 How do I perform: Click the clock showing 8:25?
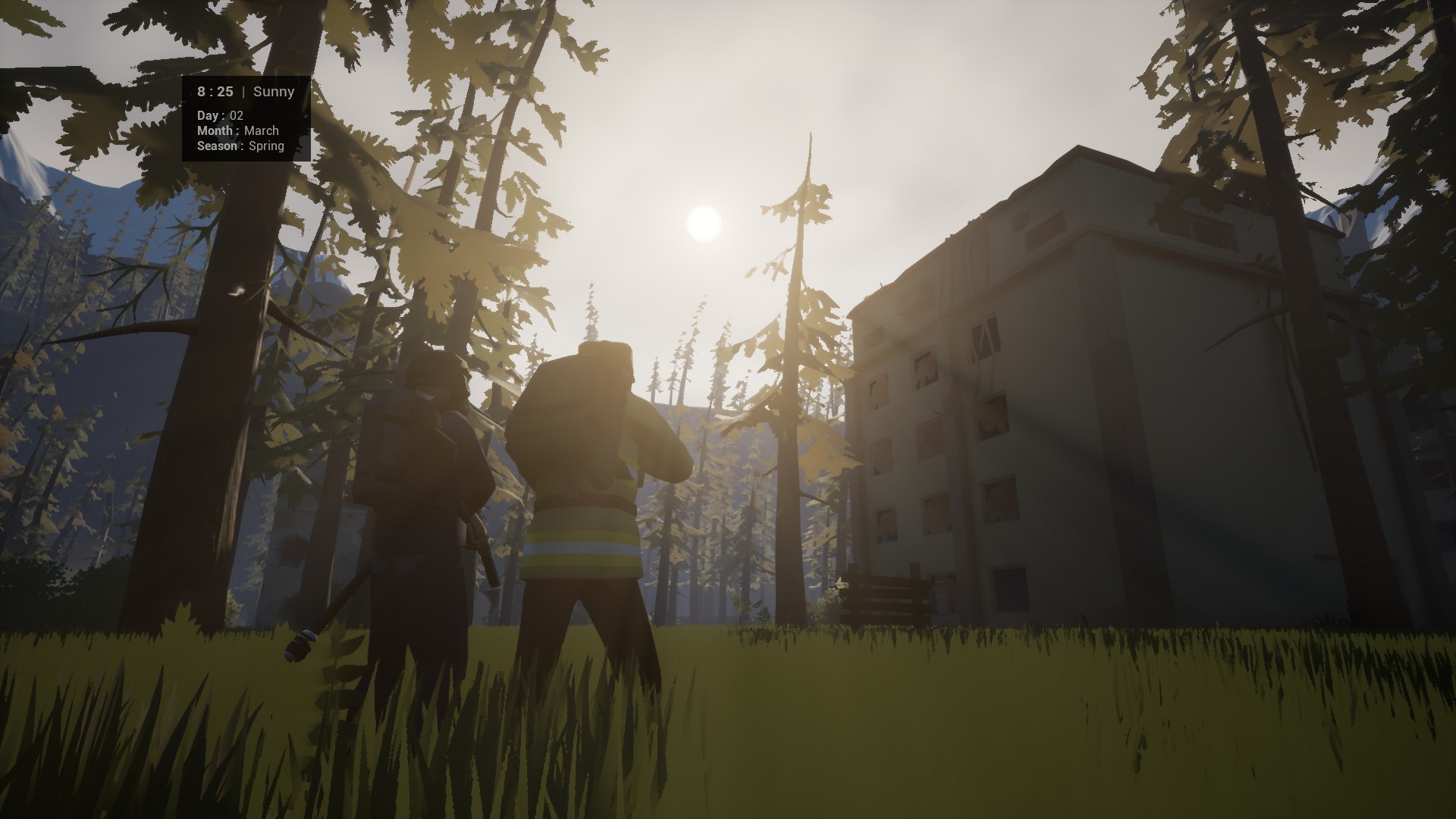(214, 91)
